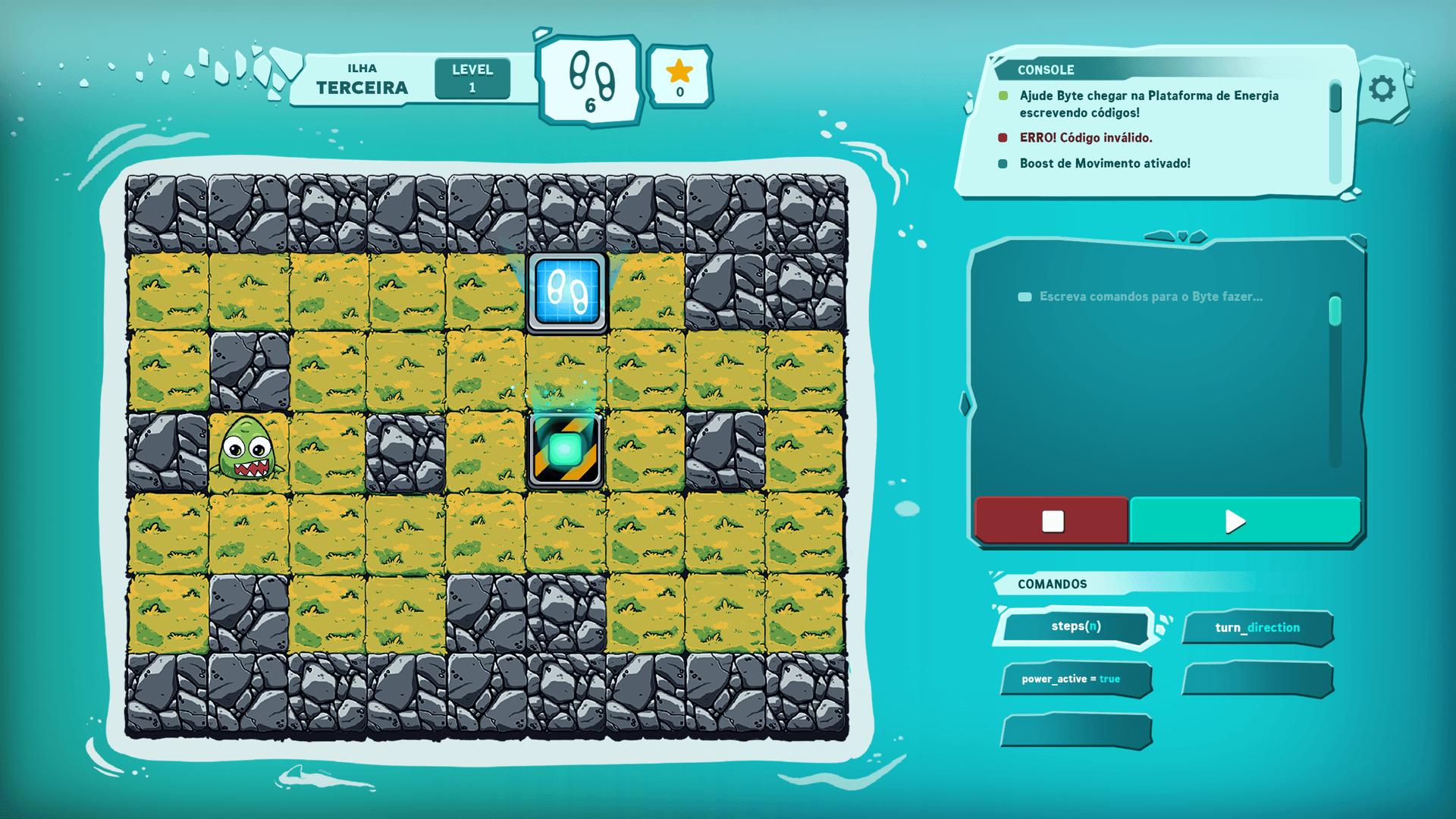Click the red error indicator dot in the console
Viewport: 1456px width, 819px height.
[x=1003, y=138]
